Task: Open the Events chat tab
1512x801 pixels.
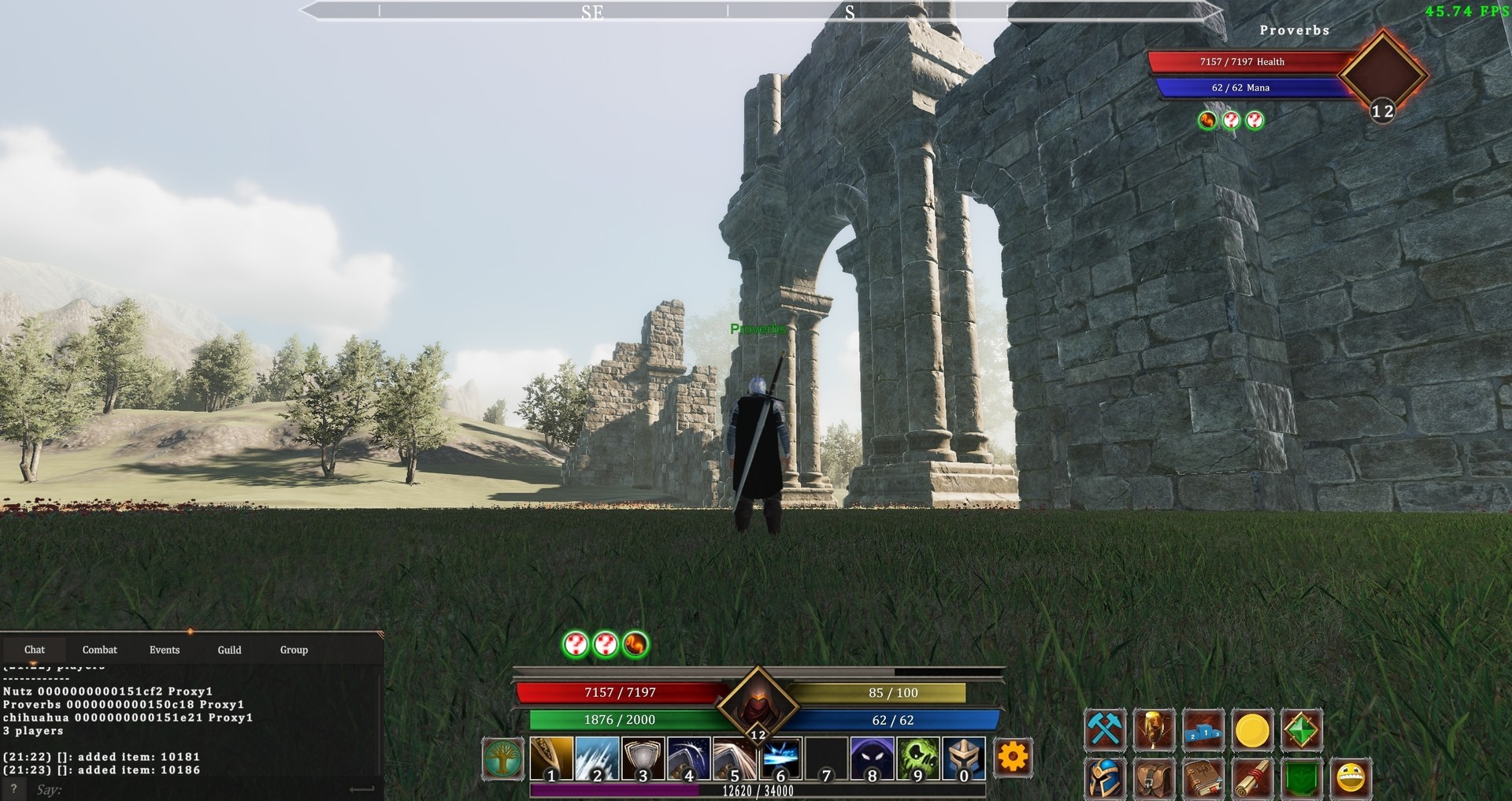Action: click(165, 650)
